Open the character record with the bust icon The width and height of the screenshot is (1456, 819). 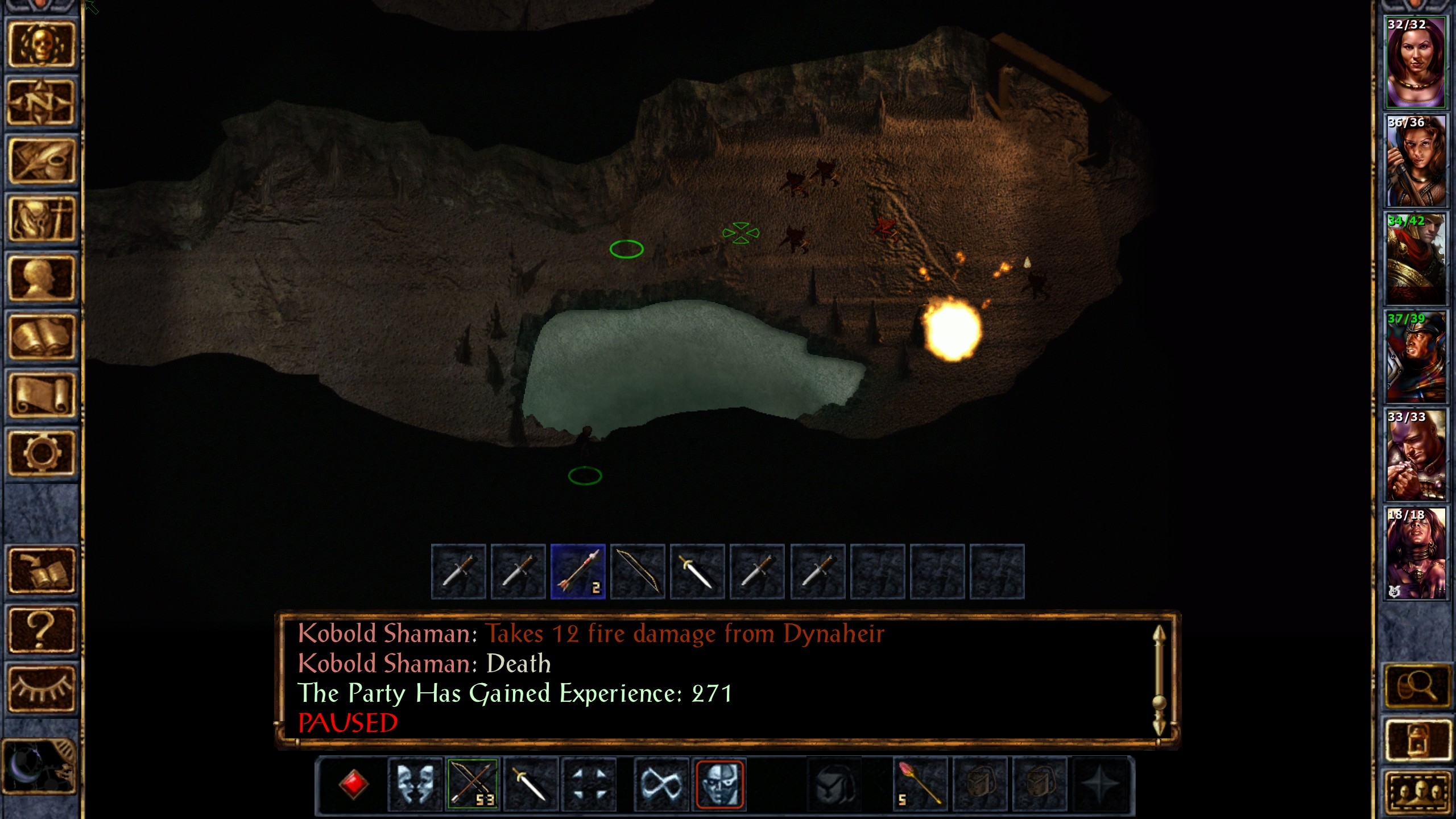click(41, 279)
